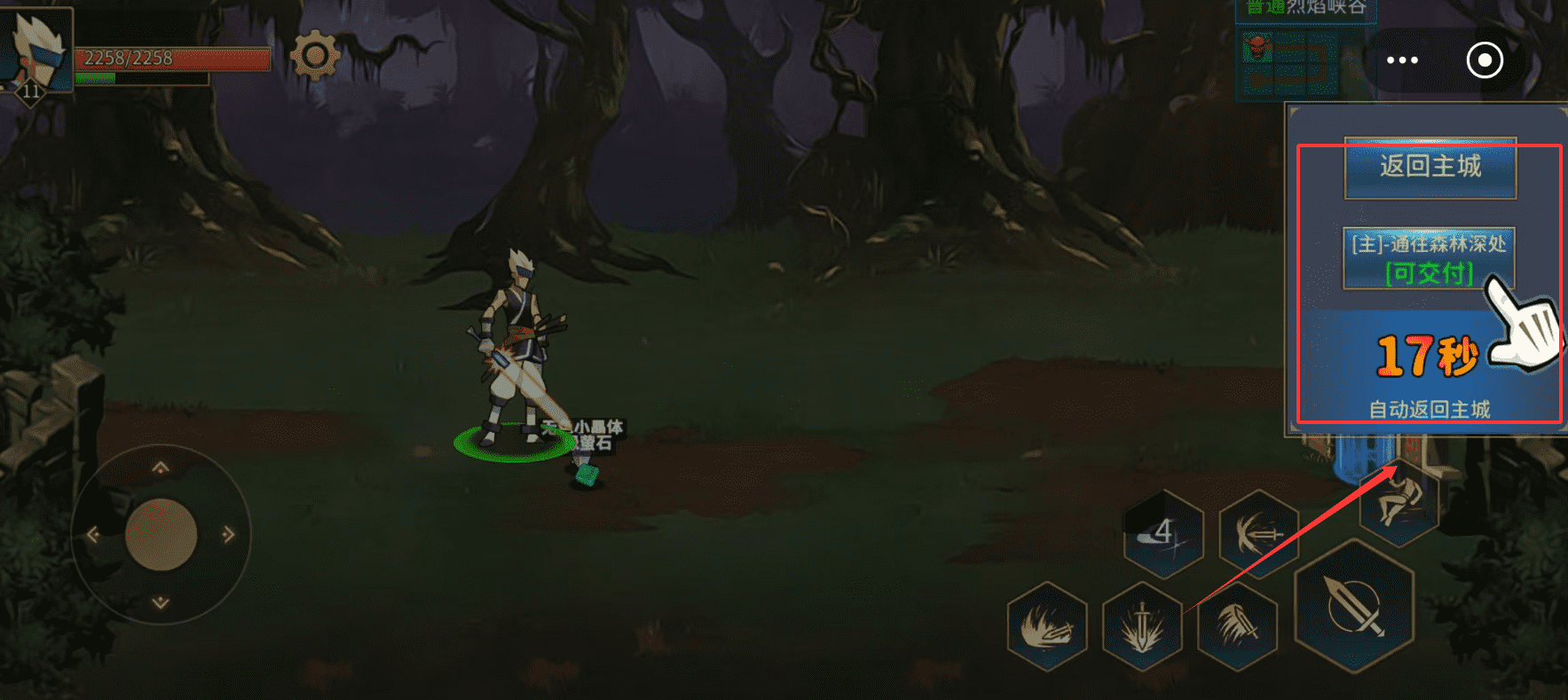Select the skill on cooldown showing 4
Viewport: 1568px width, 700px height.
click(x=1163, y=534)
